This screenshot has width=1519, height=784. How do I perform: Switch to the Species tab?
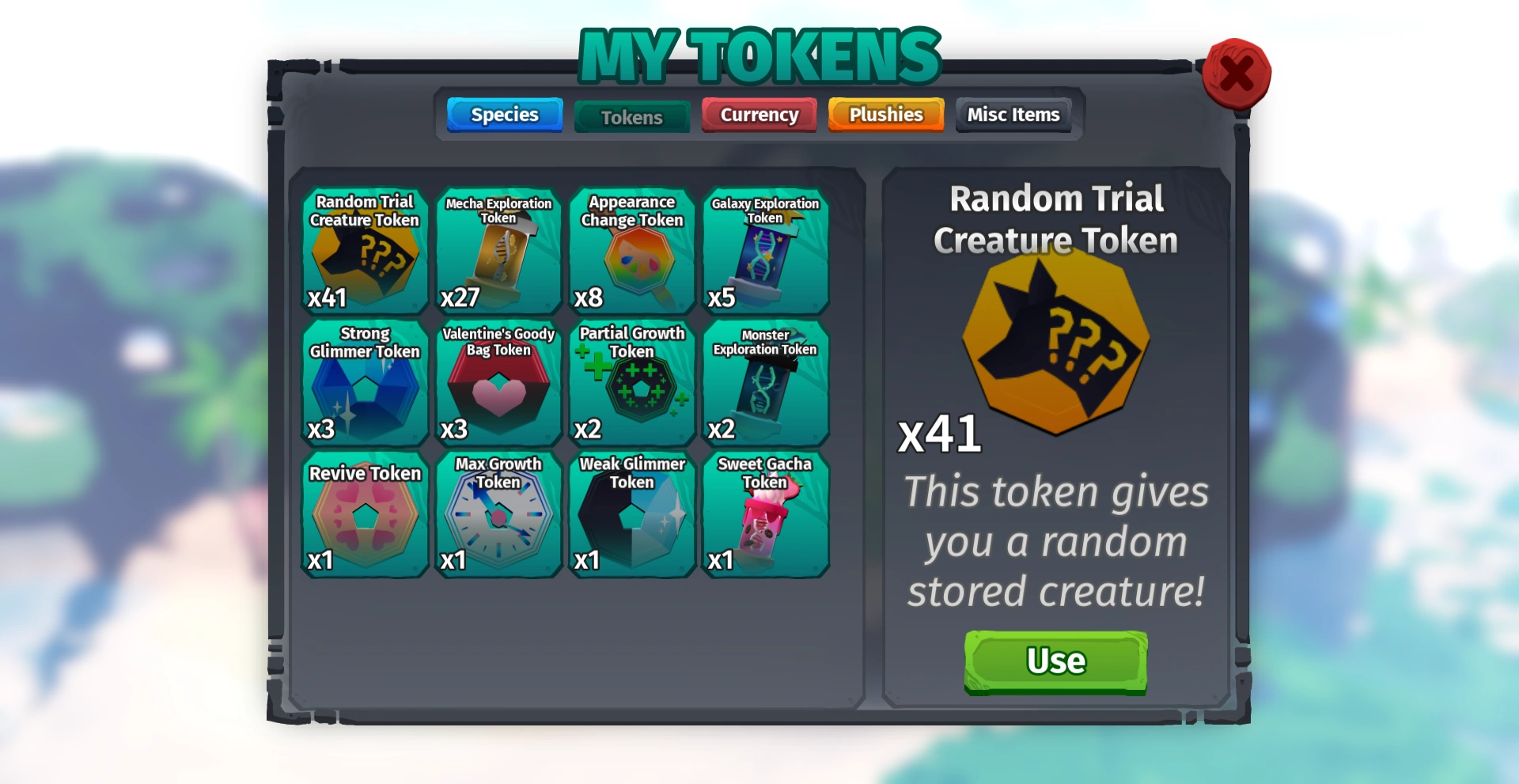[x=504, y=115]
